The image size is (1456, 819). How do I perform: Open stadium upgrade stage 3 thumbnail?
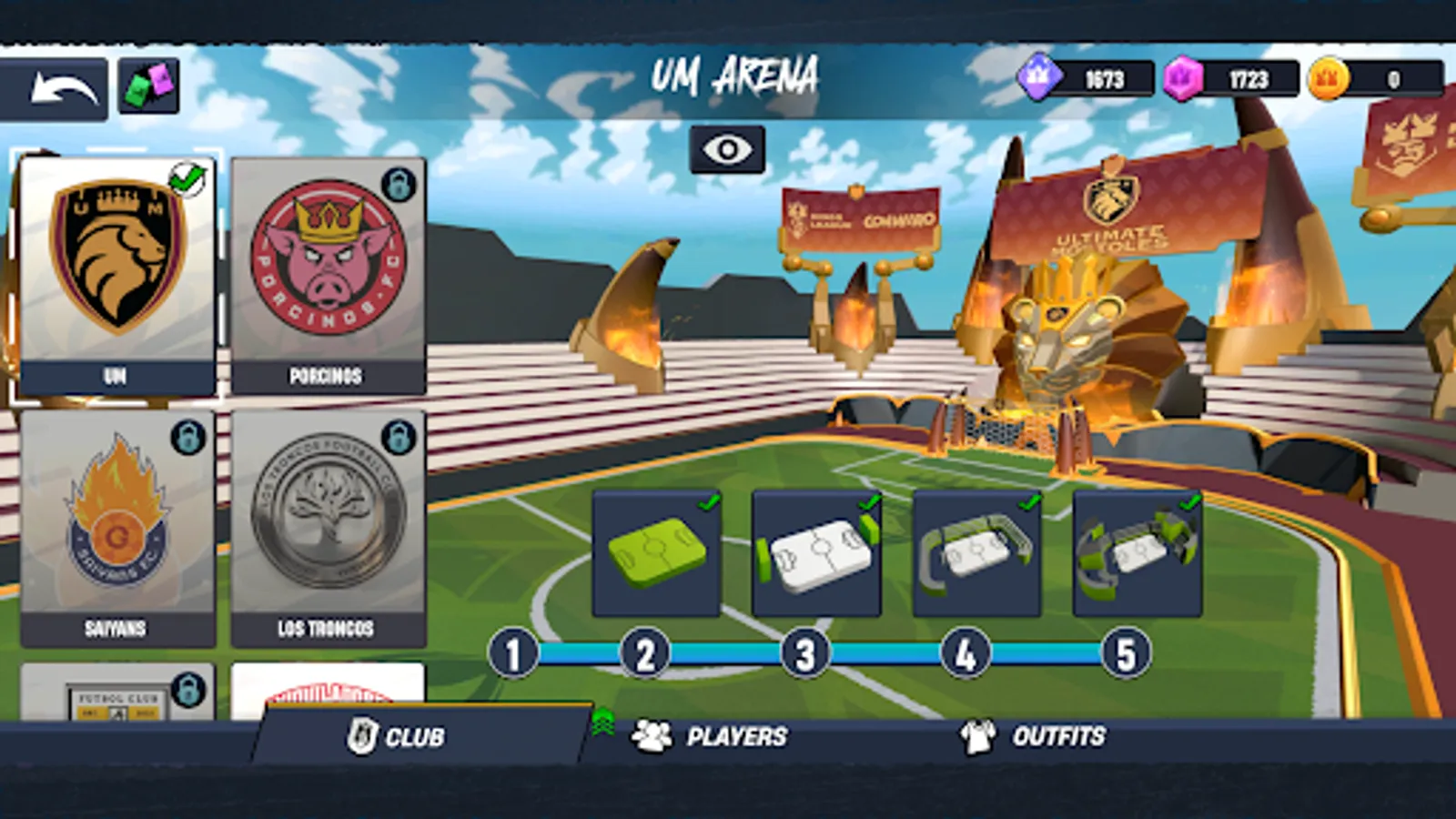pos(975,551)
